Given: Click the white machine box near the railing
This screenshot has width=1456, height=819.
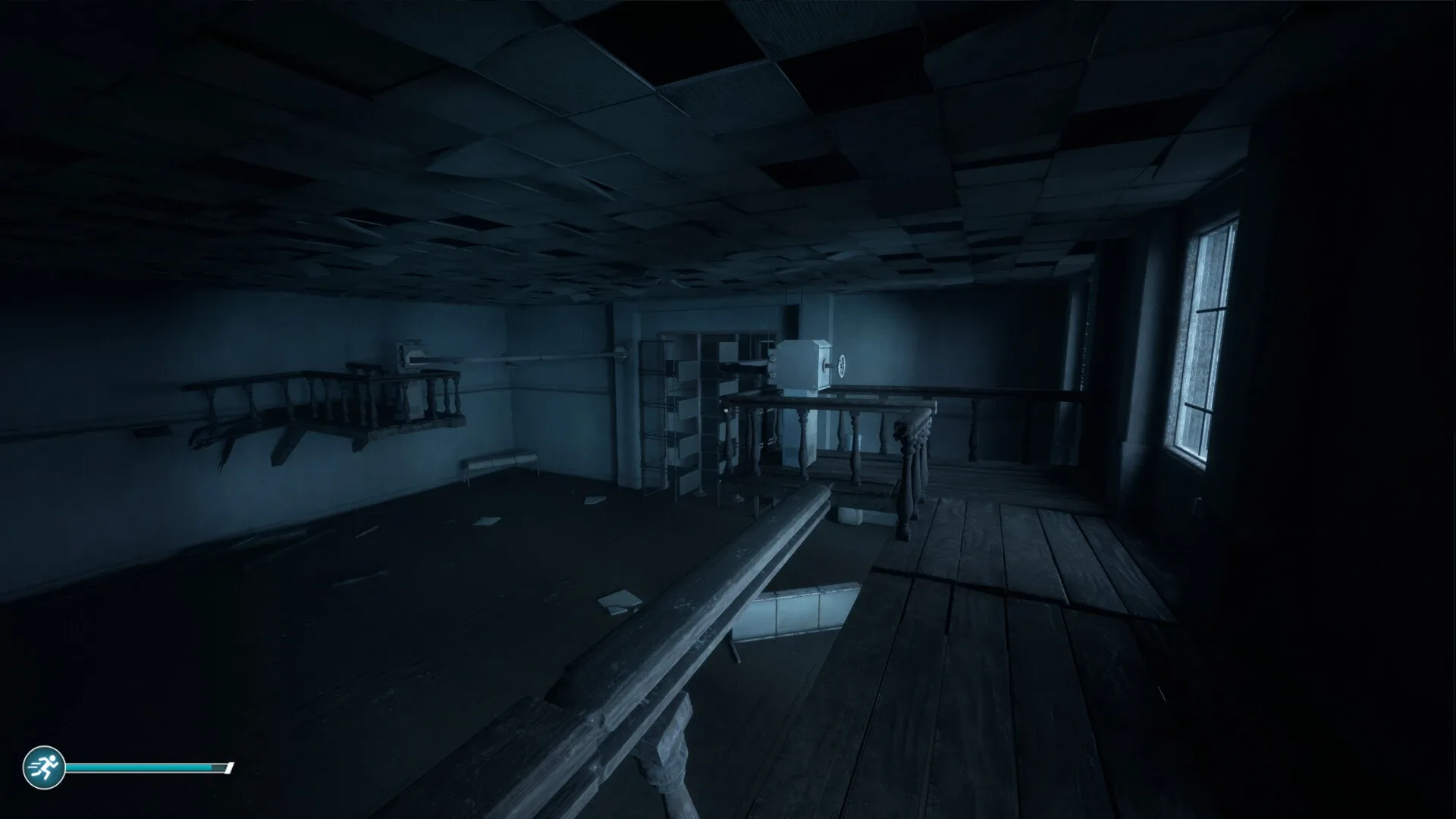Looking at the screenshot, I should (x=800, y=364).
